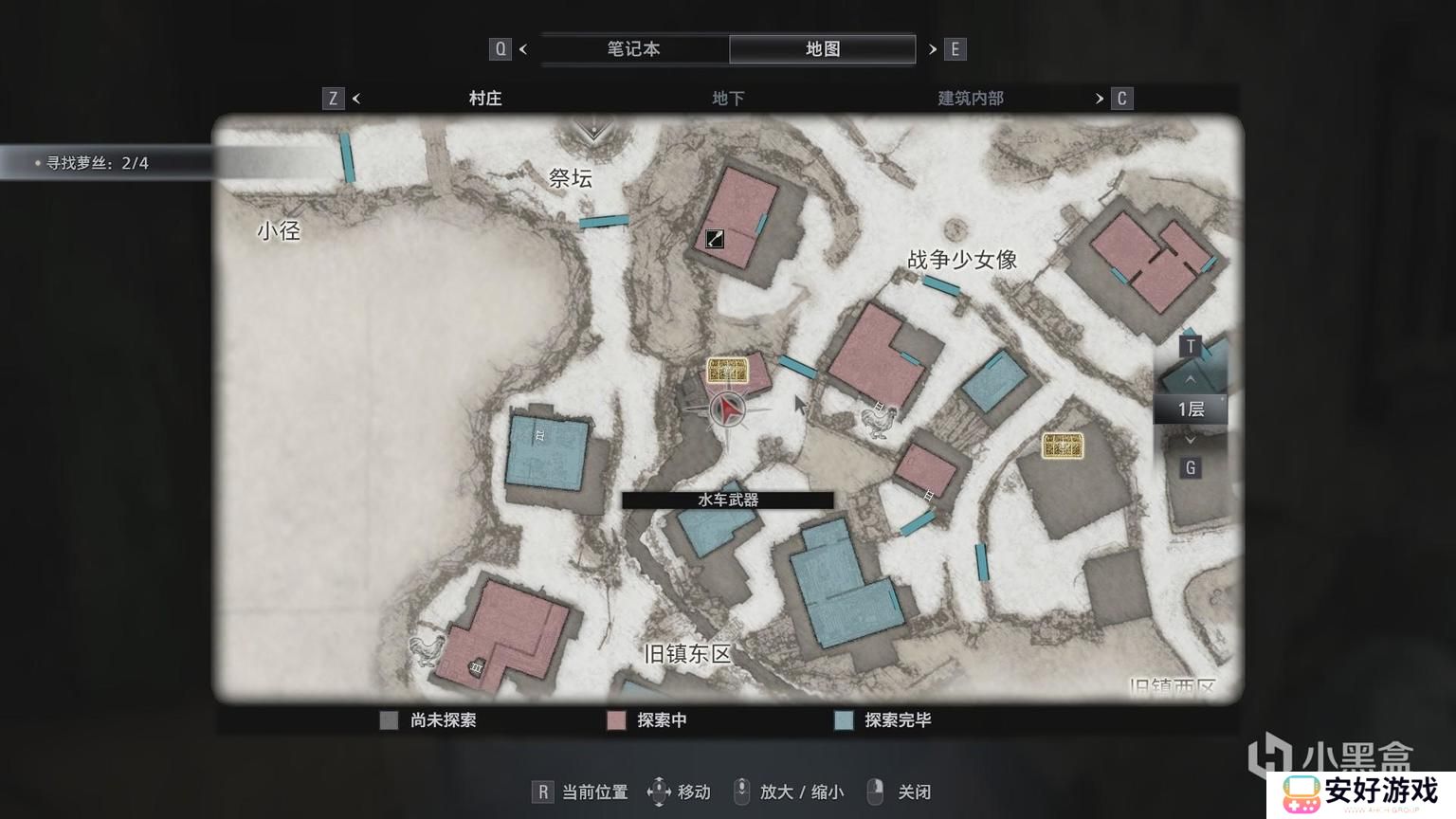The height and width of the screenshot is (819, 1456).
Task: Select the 地图 map tab
Action: (x=822, y=49)
